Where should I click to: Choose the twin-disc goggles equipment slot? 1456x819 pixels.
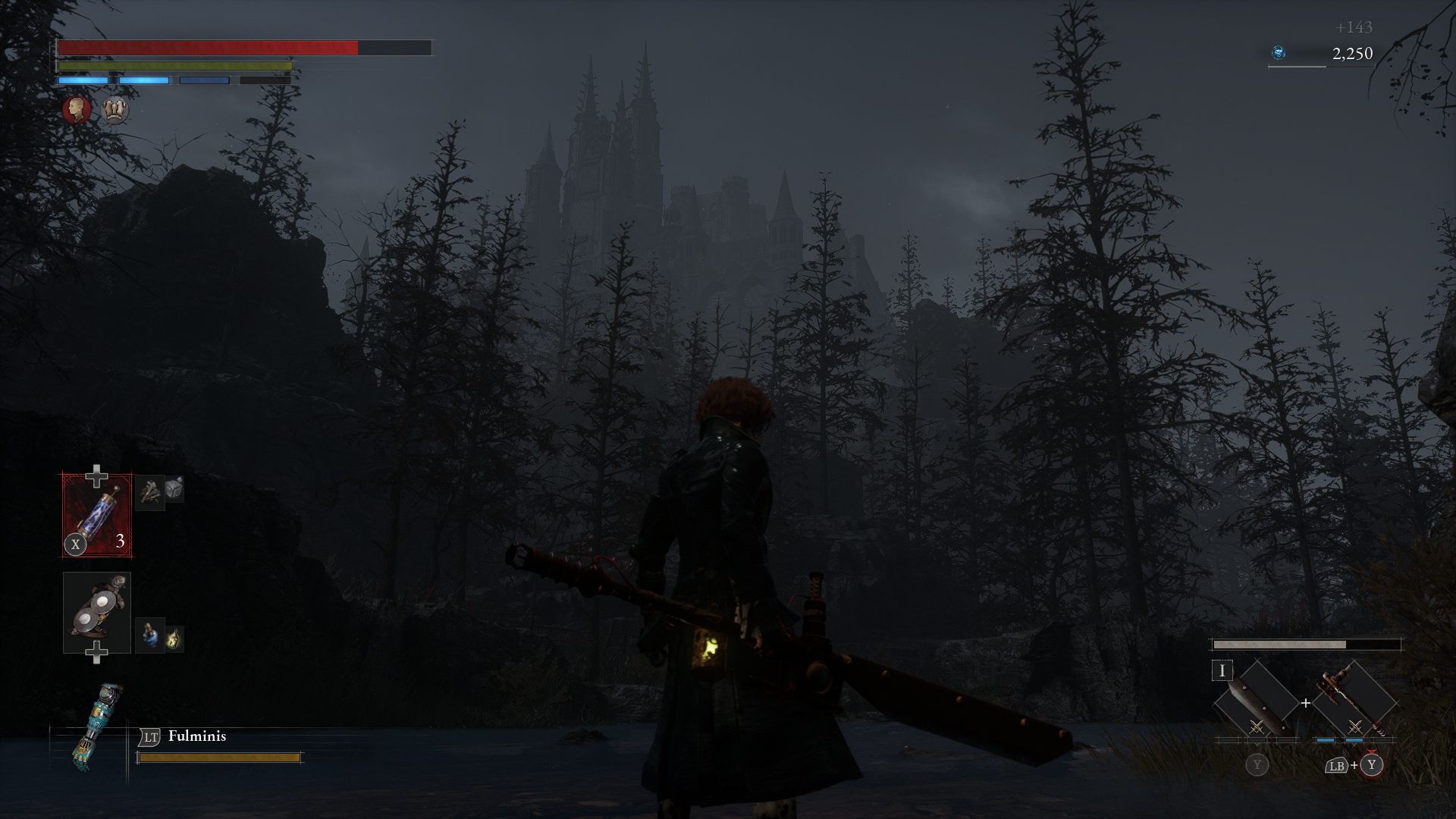tap(97, 612)
